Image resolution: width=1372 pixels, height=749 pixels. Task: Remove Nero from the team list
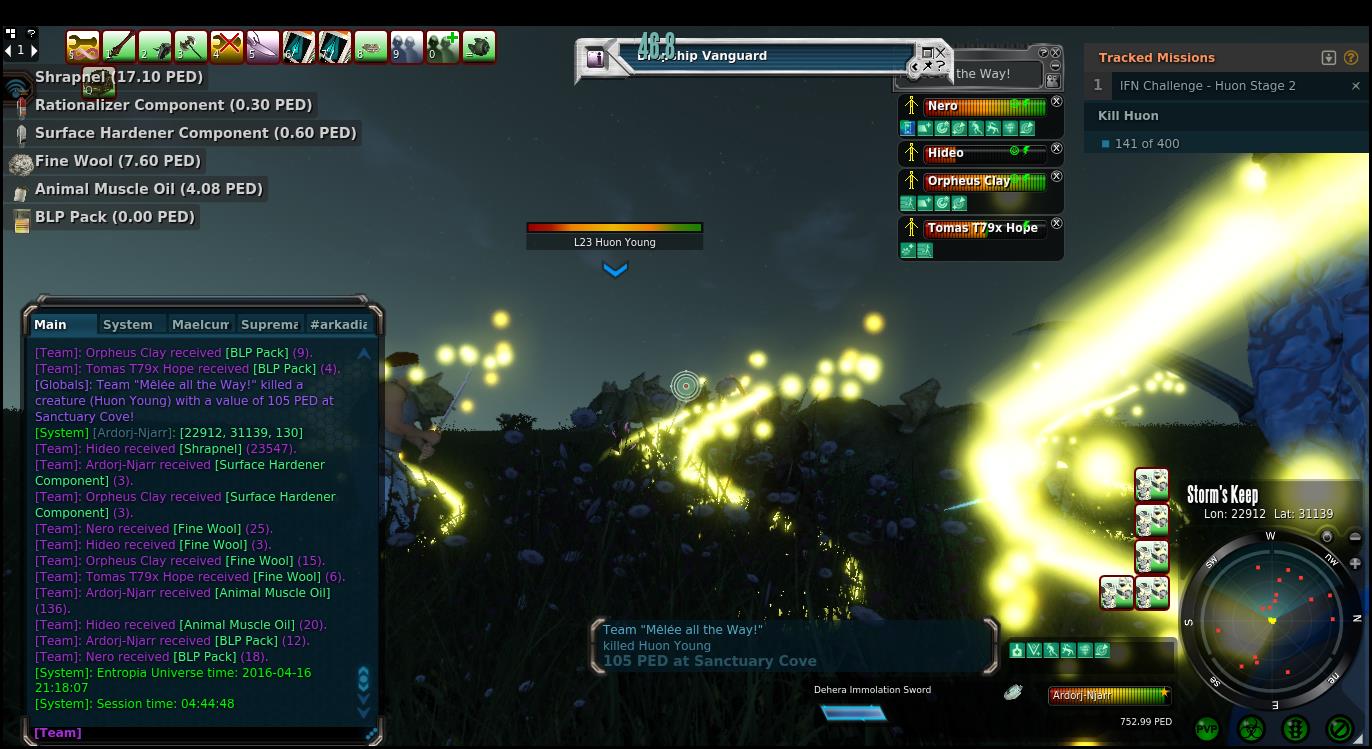point(1057,102)
